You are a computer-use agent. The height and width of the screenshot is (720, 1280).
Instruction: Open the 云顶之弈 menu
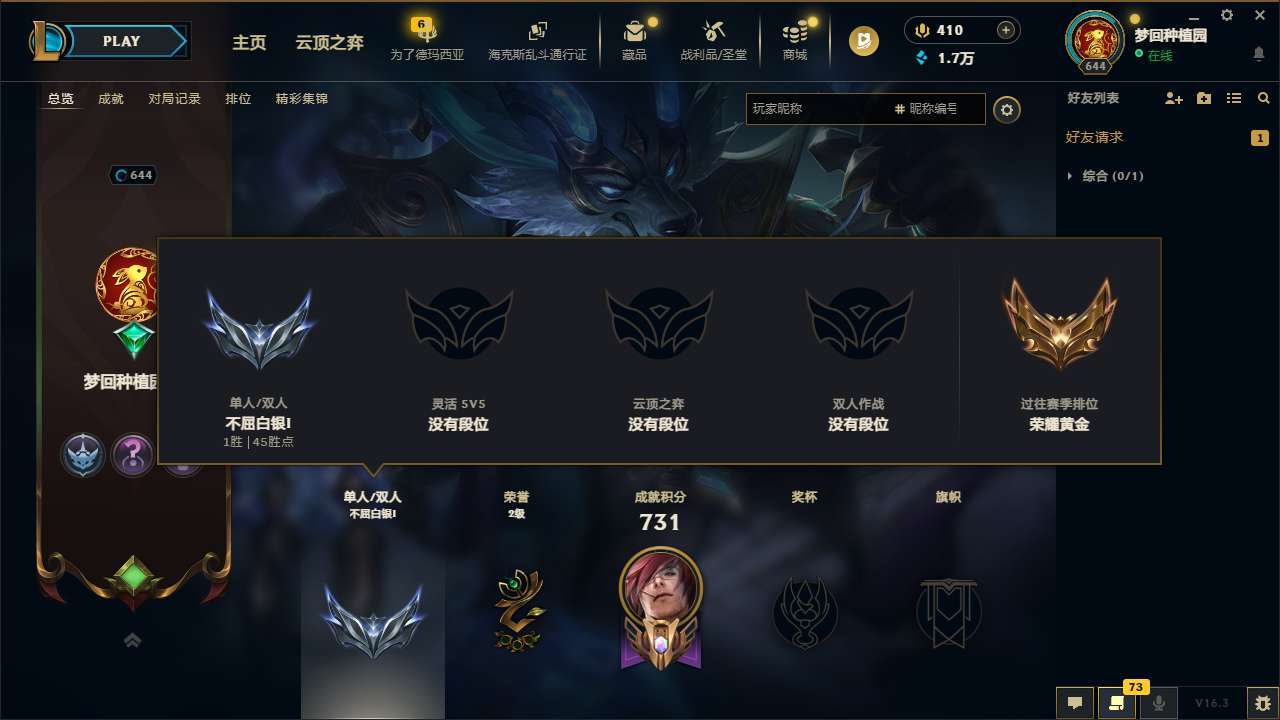pos(329,42)
